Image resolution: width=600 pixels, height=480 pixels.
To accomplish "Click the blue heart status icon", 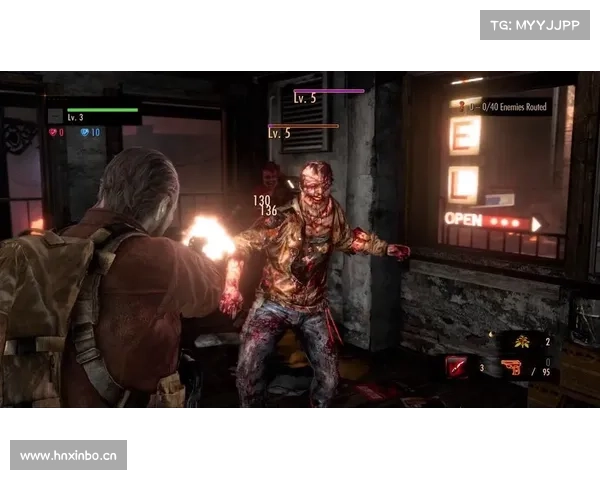I will (x=85, y=132).
